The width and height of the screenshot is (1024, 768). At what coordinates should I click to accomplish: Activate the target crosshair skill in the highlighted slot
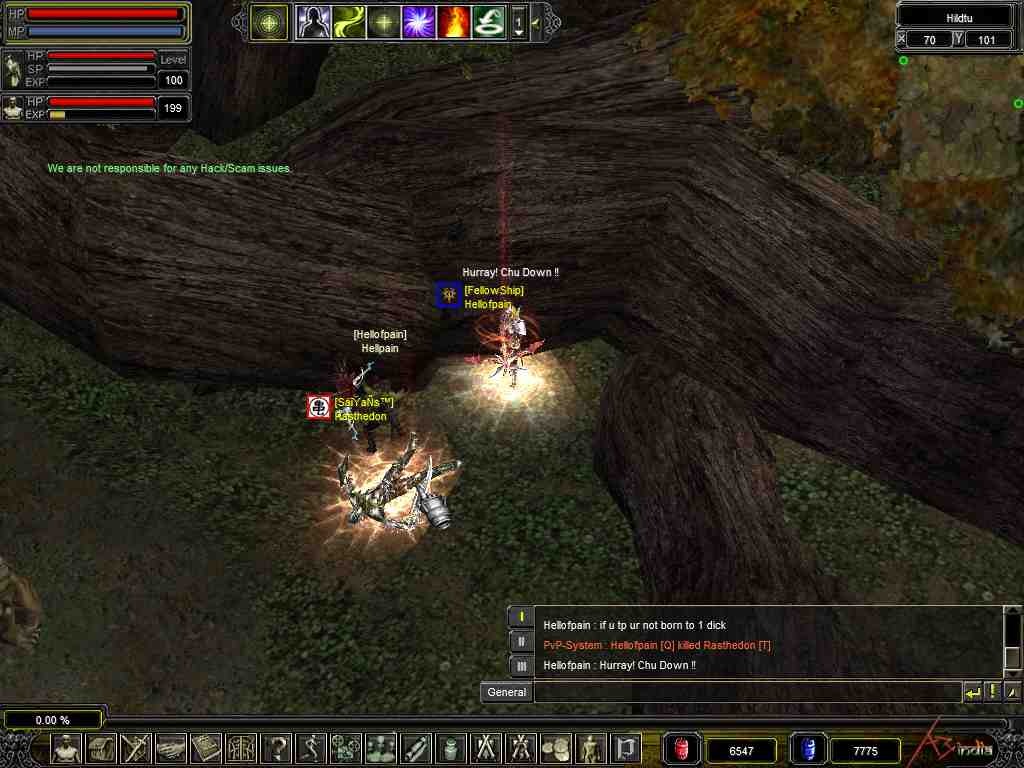270,21
